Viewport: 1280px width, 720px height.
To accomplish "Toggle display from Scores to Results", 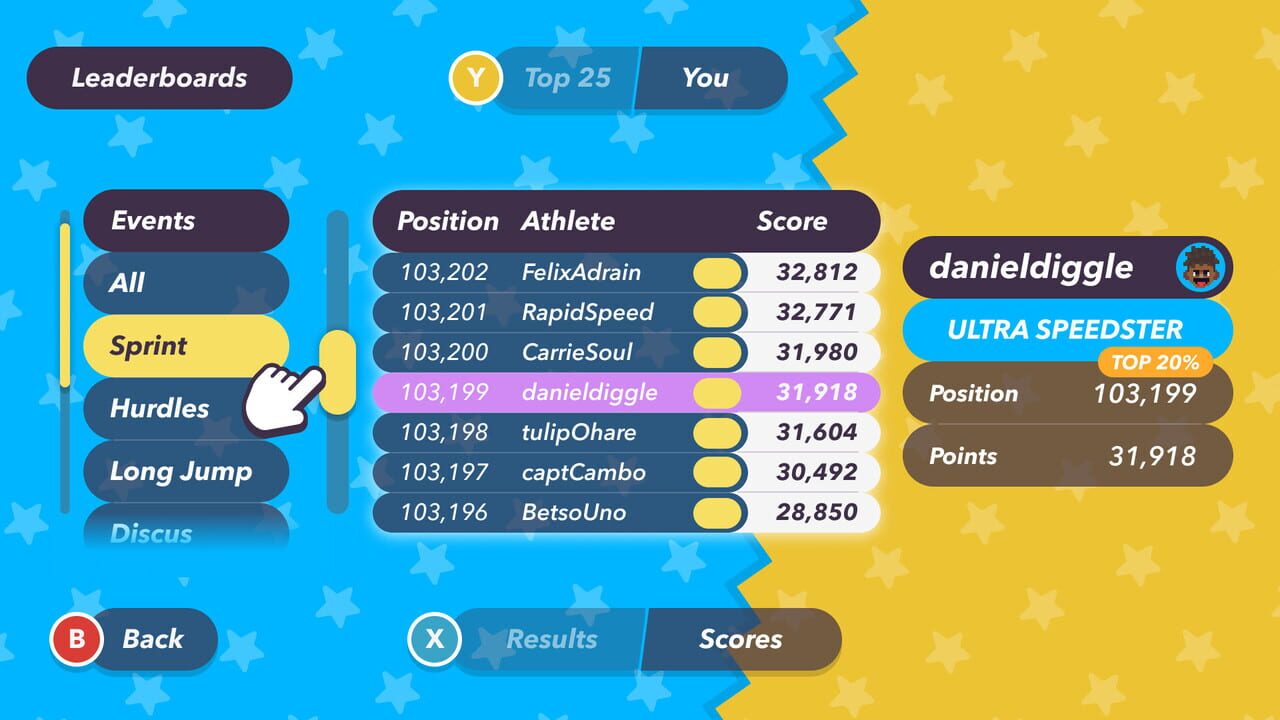I will click(551, 639).
